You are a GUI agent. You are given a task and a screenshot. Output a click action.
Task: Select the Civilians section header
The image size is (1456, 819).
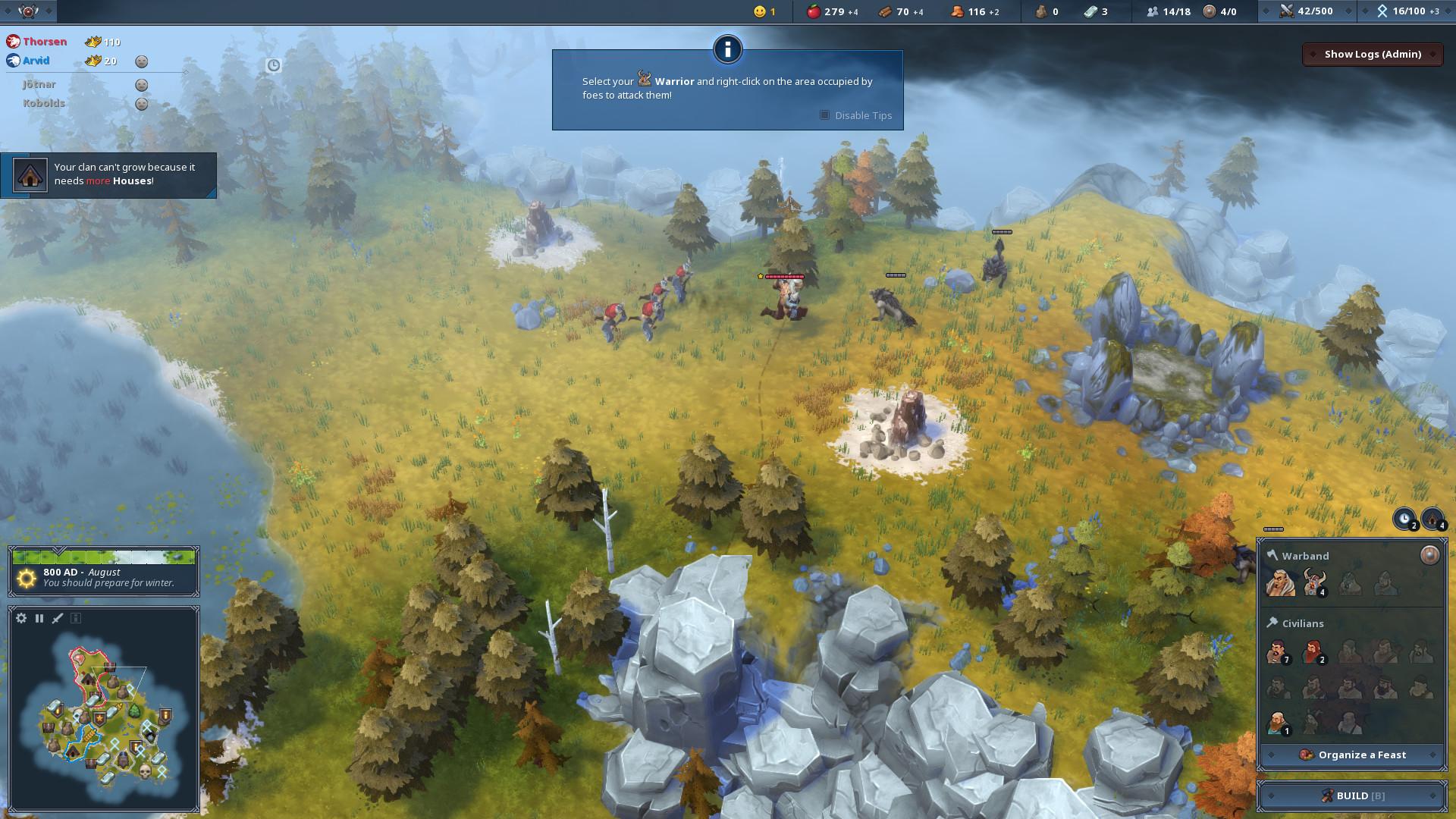[1302, 623]
